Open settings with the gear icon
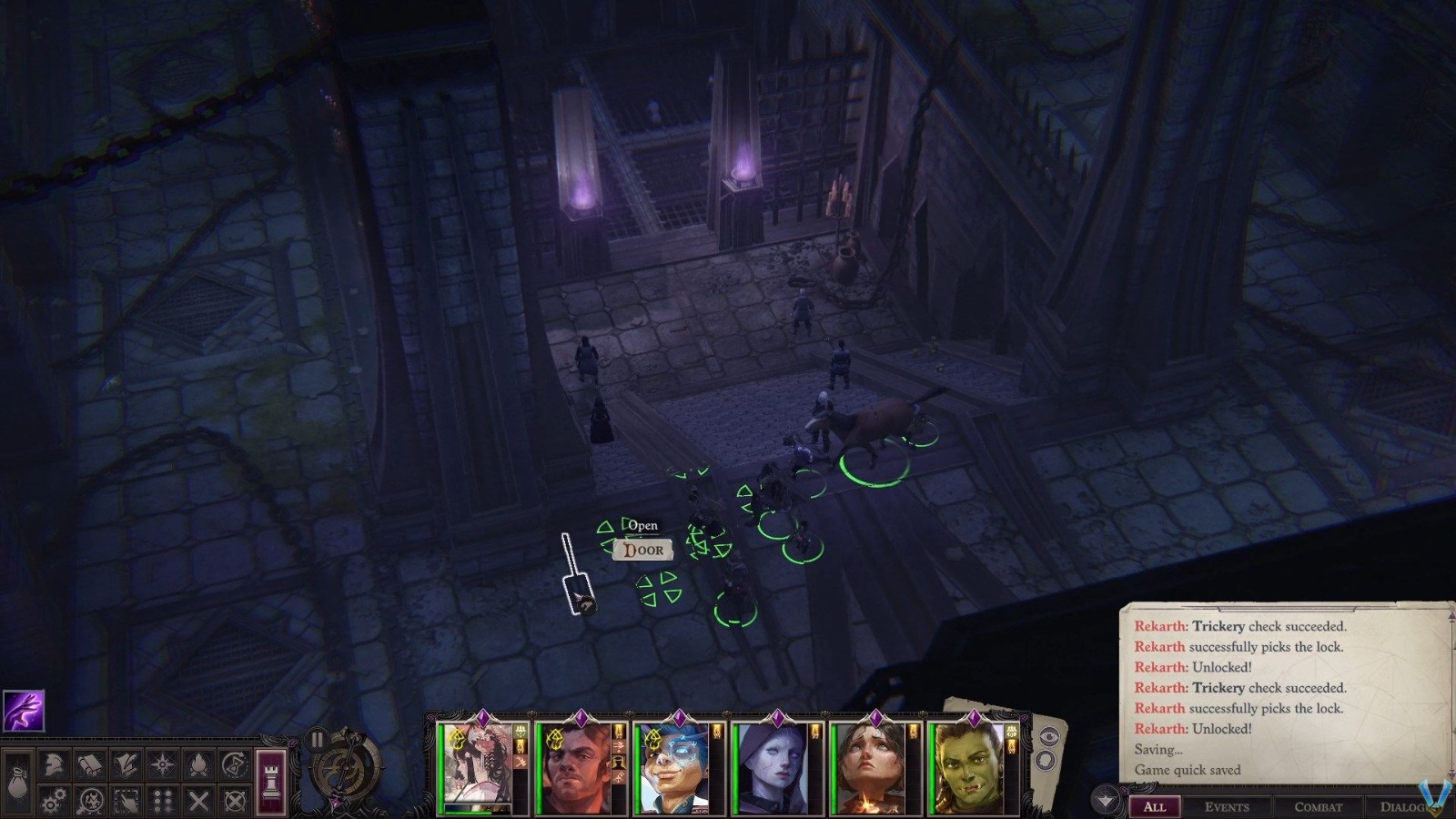1456x819 pixels. (x=53, y=799)
